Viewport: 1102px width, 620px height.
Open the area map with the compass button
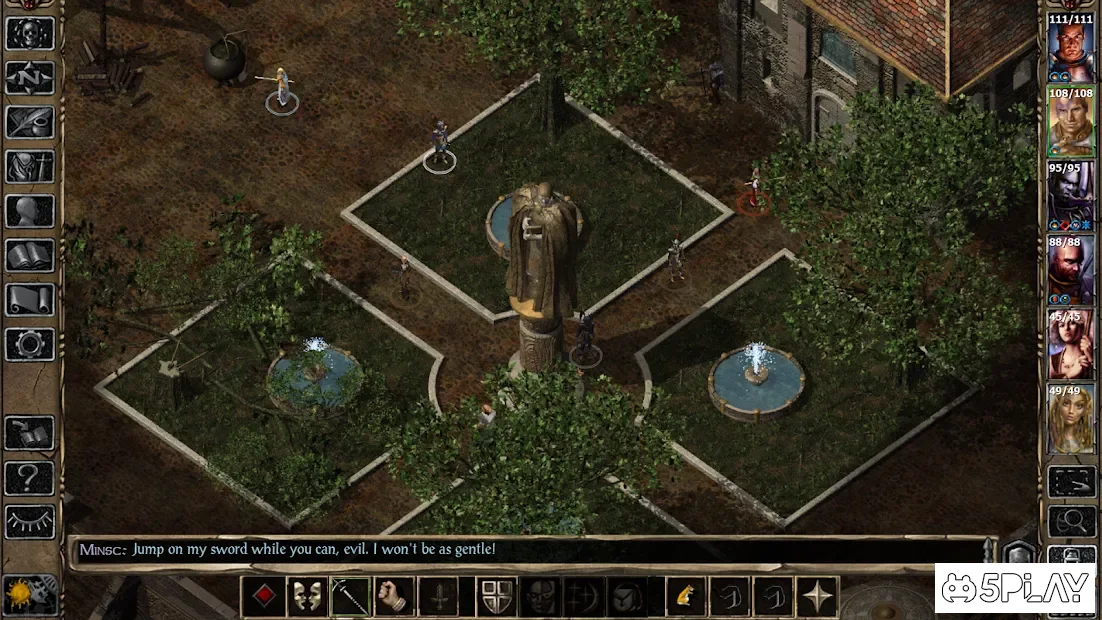coord(30,77)
